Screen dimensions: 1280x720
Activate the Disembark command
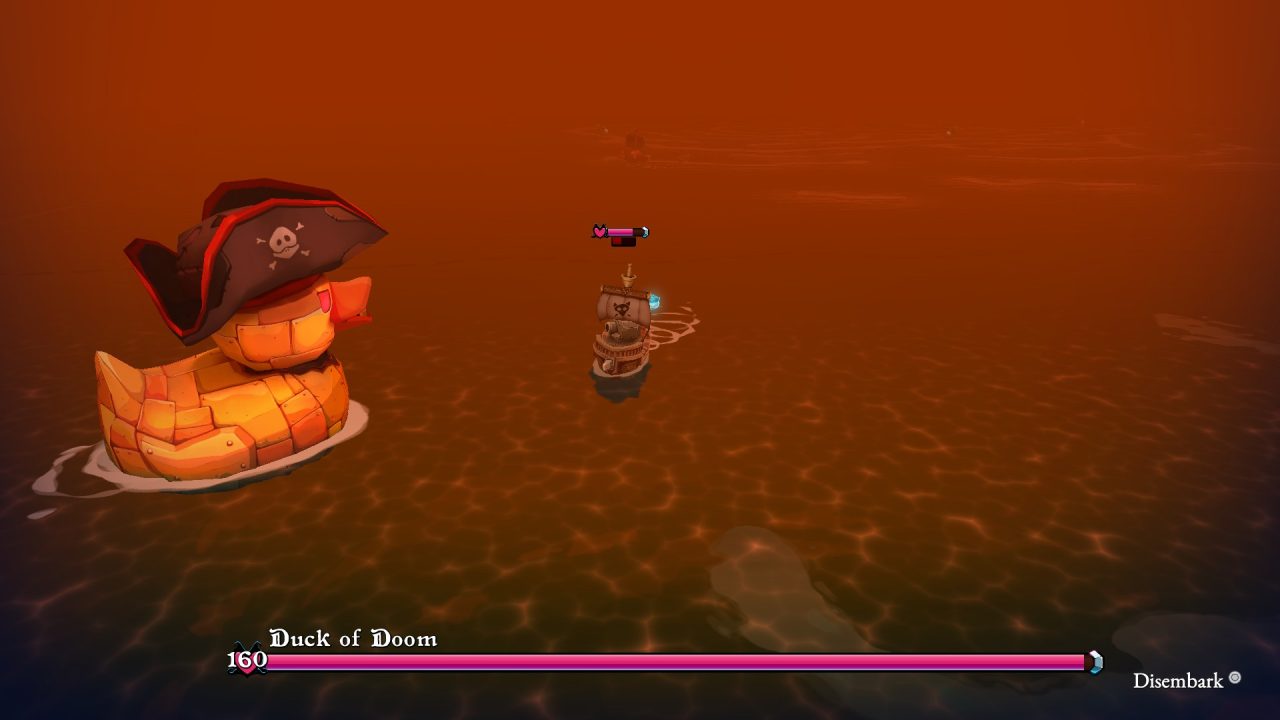click(1178, 680)
